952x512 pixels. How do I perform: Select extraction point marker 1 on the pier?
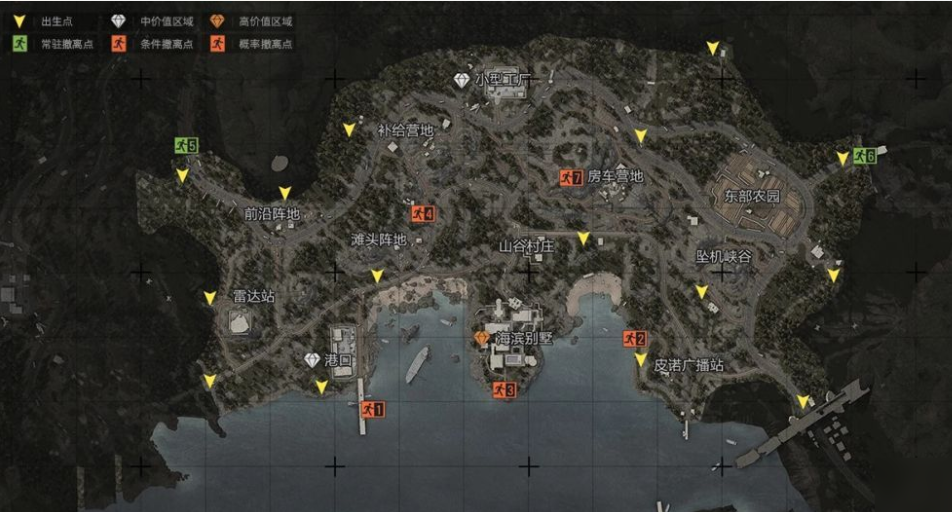(372, 409)
